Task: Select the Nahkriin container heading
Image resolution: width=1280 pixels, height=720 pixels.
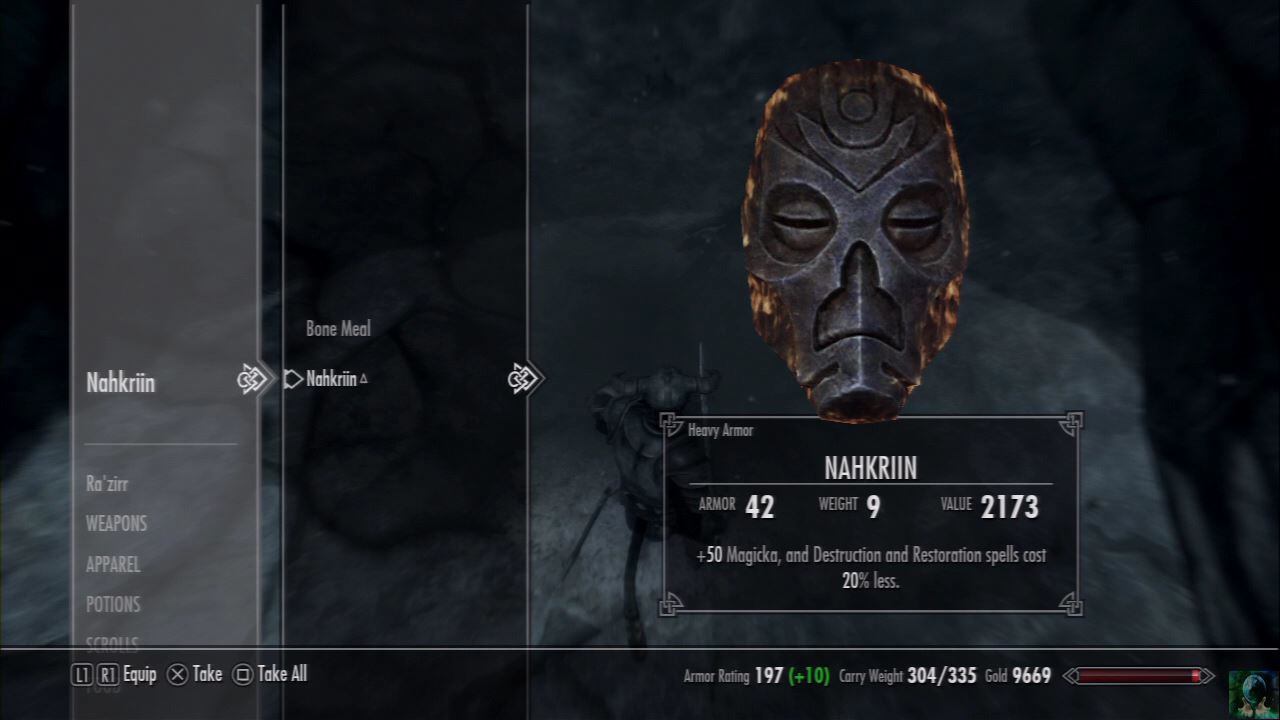Action: tap(121, 383)
